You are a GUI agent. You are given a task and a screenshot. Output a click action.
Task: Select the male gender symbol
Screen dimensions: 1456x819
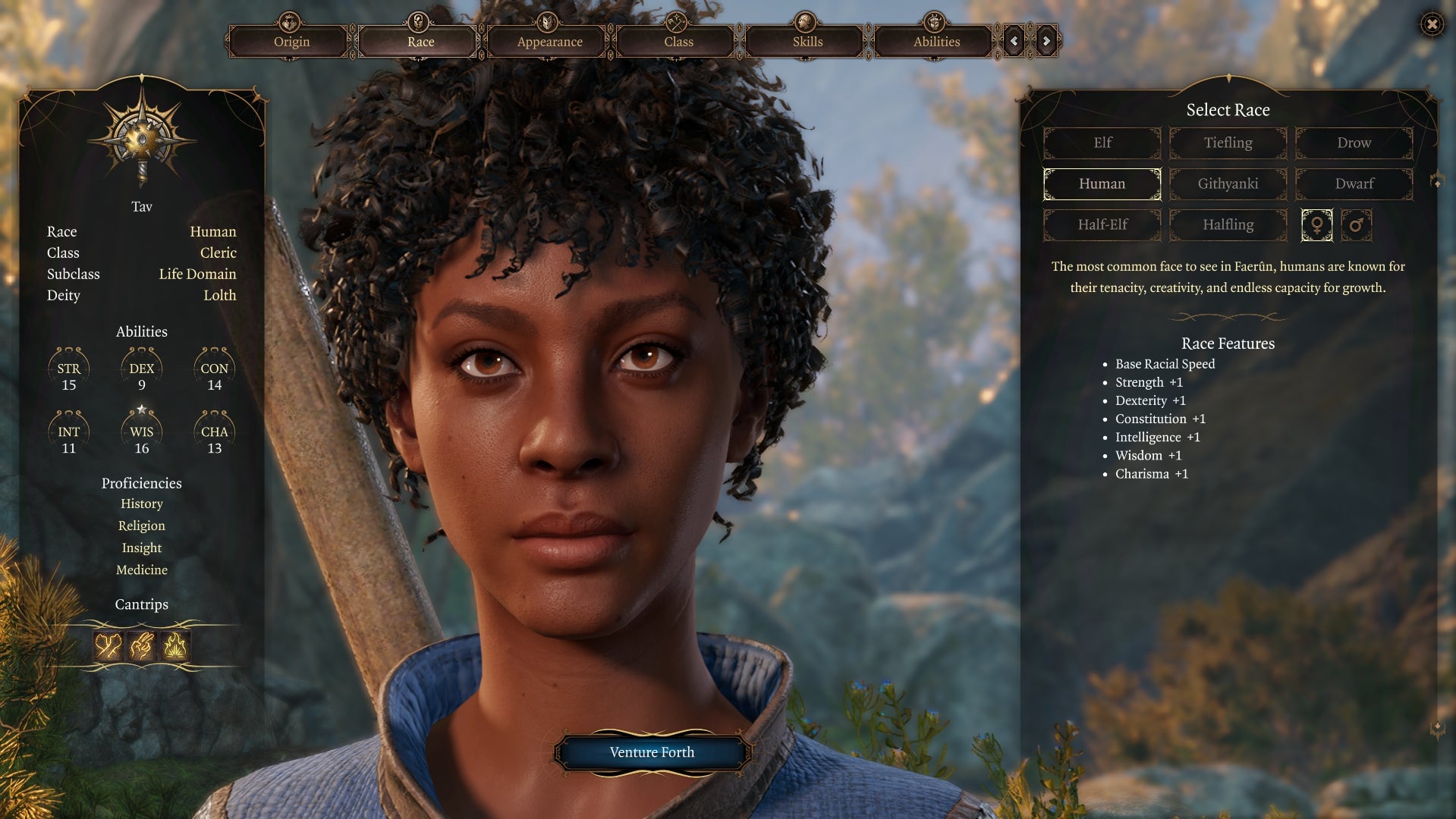point(1357,225)
